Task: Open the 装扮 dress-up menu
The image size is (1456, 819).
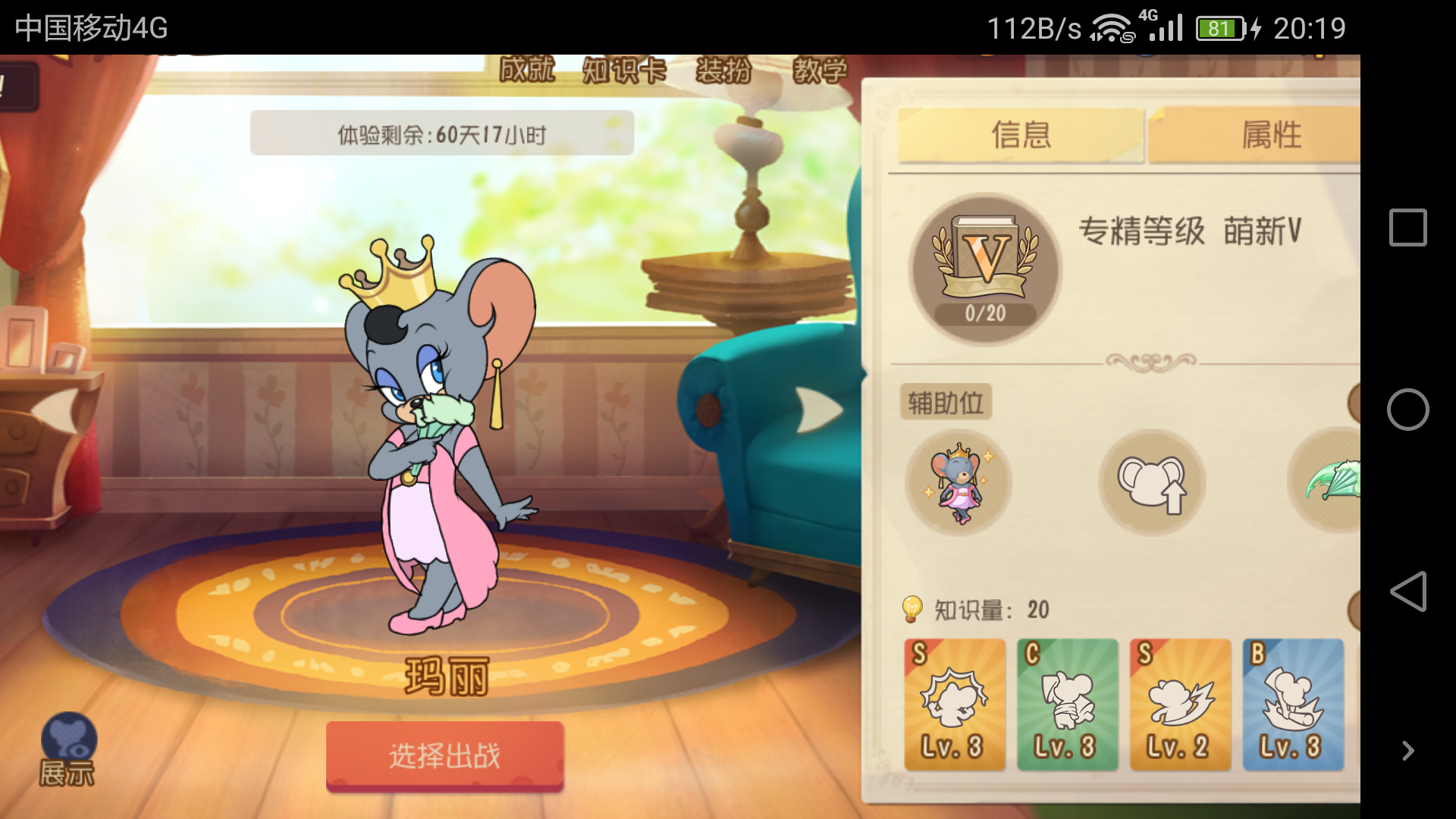Action: pos(723,72)
